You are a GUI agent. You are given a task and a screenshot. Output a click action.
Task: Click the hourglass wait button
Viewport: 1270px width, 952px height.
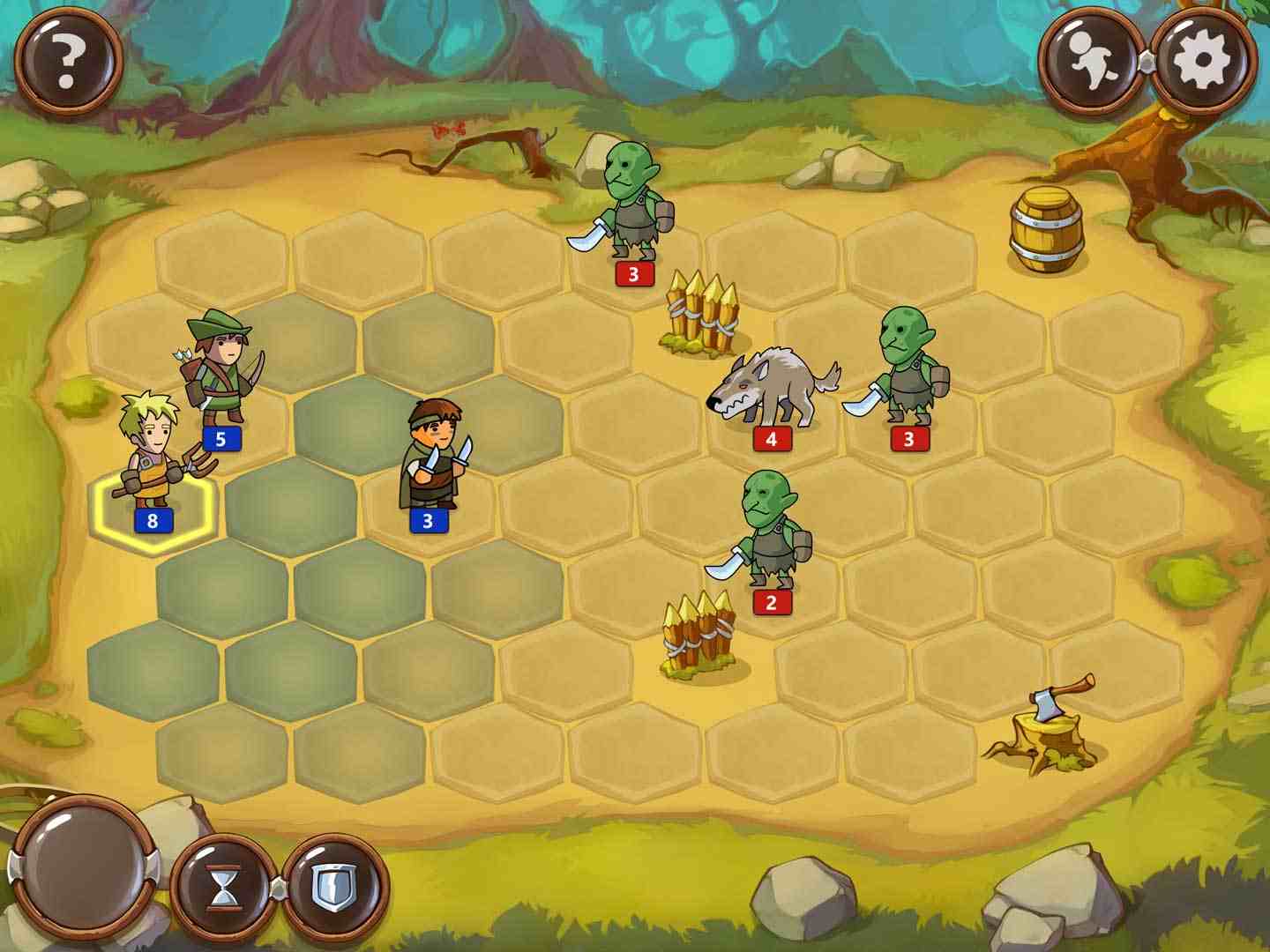(223, 888)
